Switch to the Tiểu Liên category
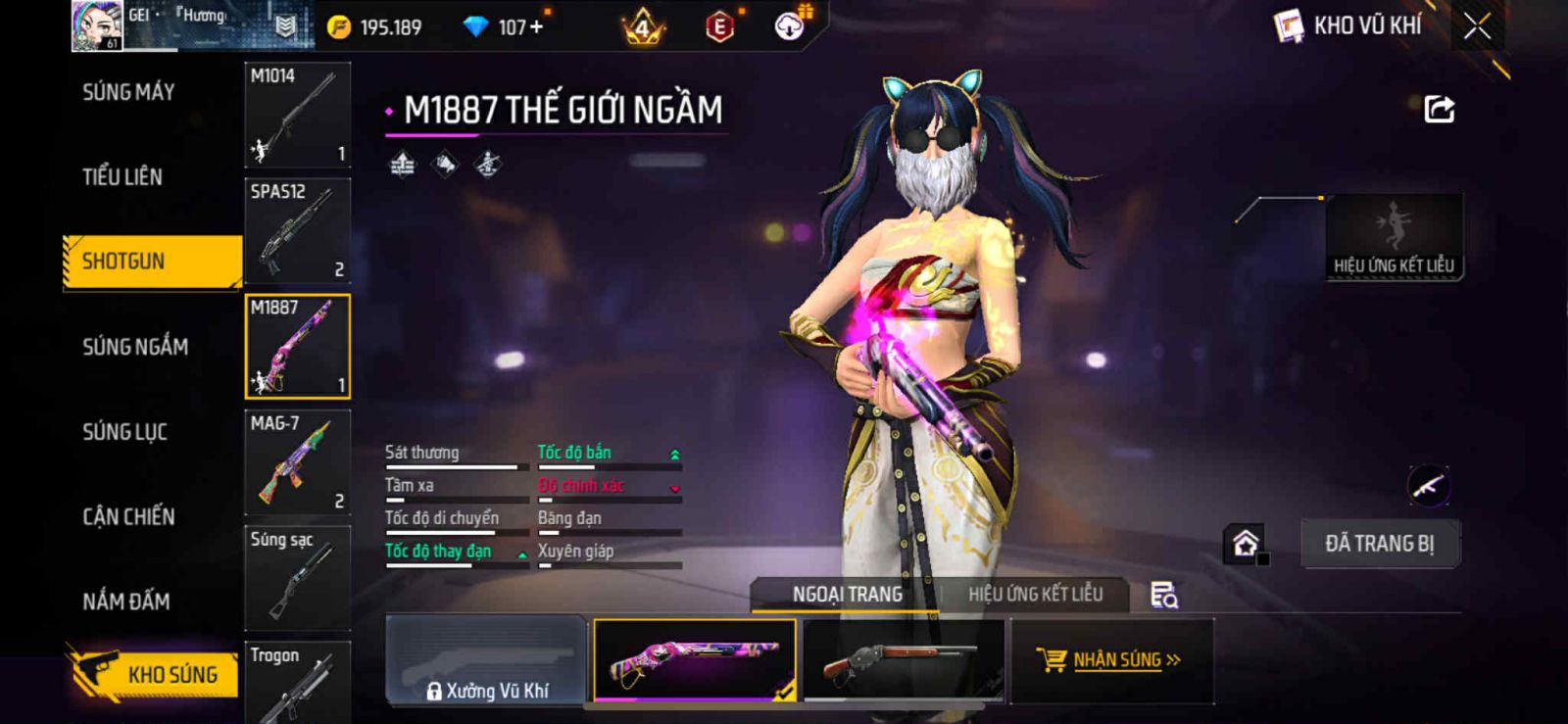This screenshot has width=1568, height=724. coord(122,177)
